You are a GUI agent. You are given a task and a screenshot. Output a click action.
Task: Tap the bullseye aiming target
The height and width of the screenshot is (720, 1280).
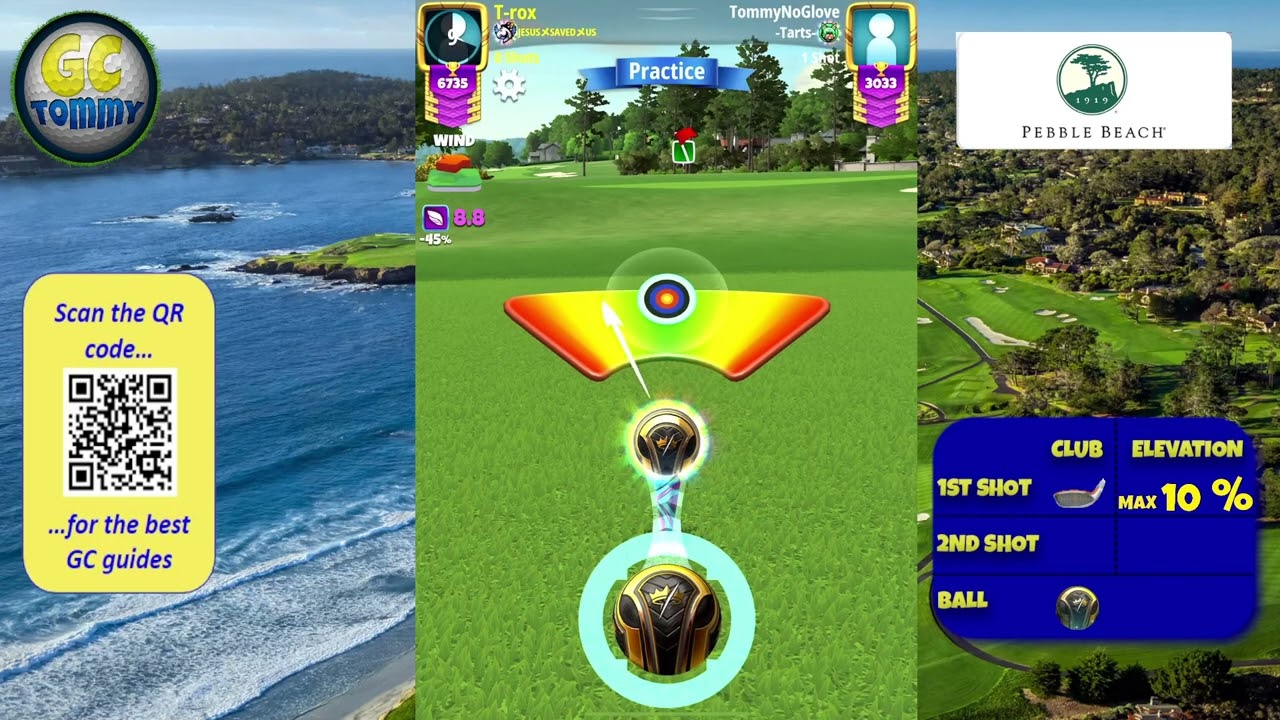tap(667, 298)
